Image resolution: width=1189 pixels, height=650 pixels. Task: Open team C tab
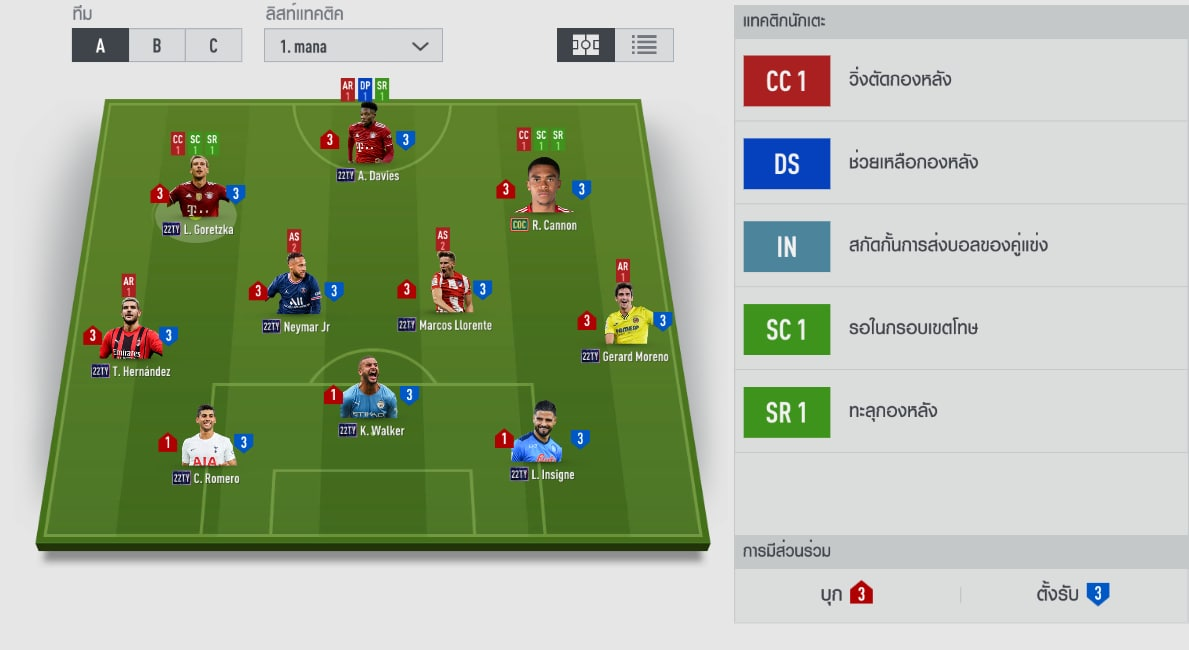(214, 46)
